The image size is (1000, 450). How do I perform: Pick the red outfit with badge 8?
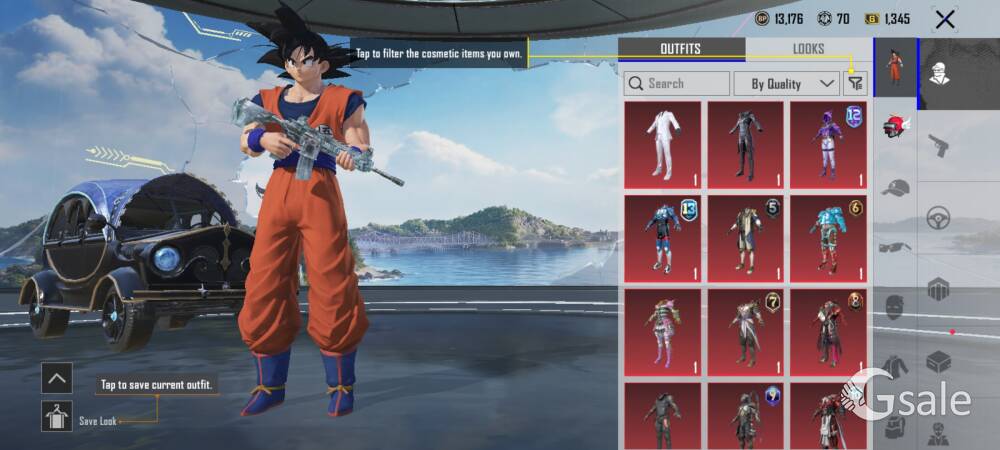[x=828, y=332]
